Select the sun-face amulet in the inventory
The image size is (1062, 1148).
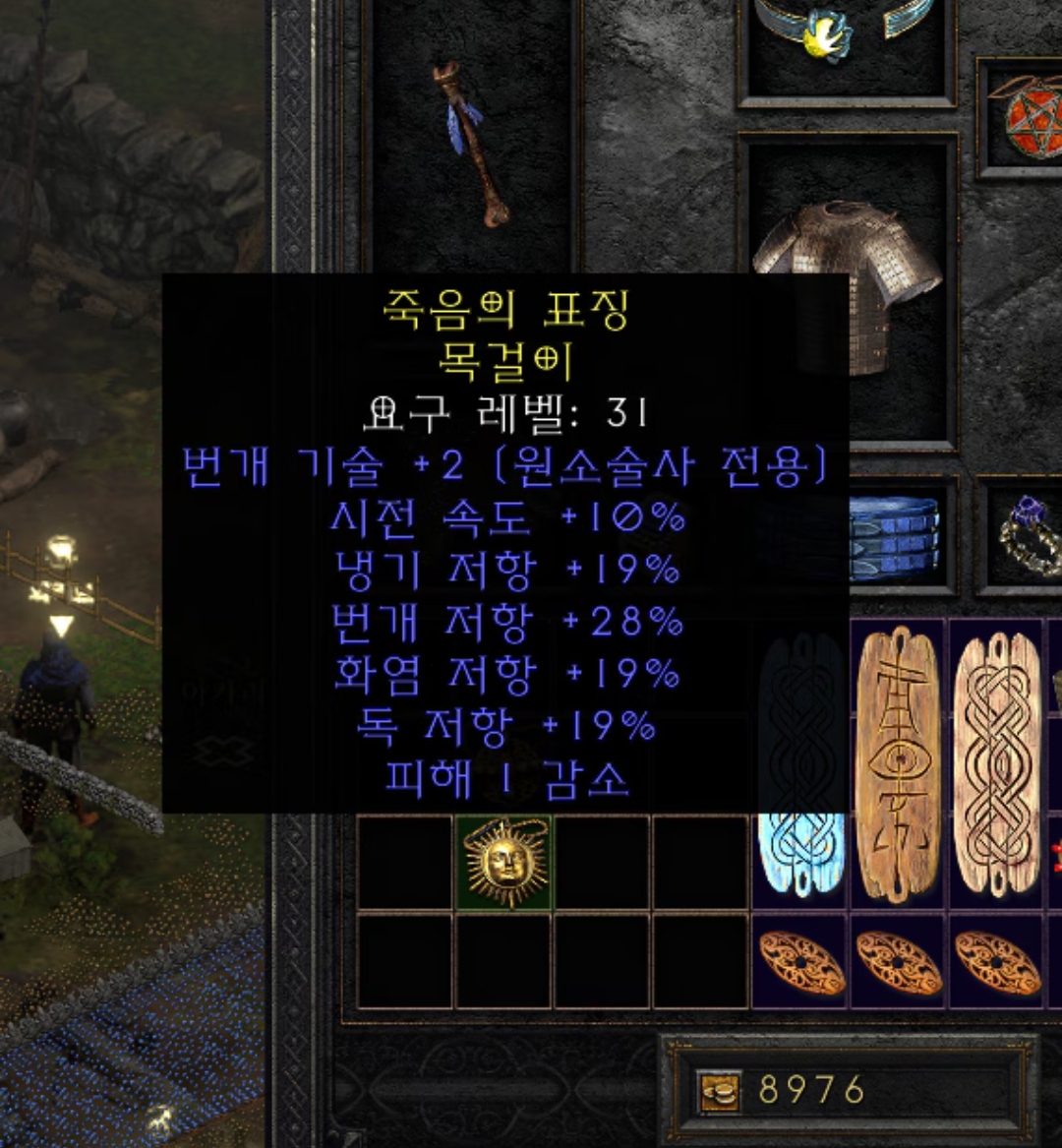504,861
